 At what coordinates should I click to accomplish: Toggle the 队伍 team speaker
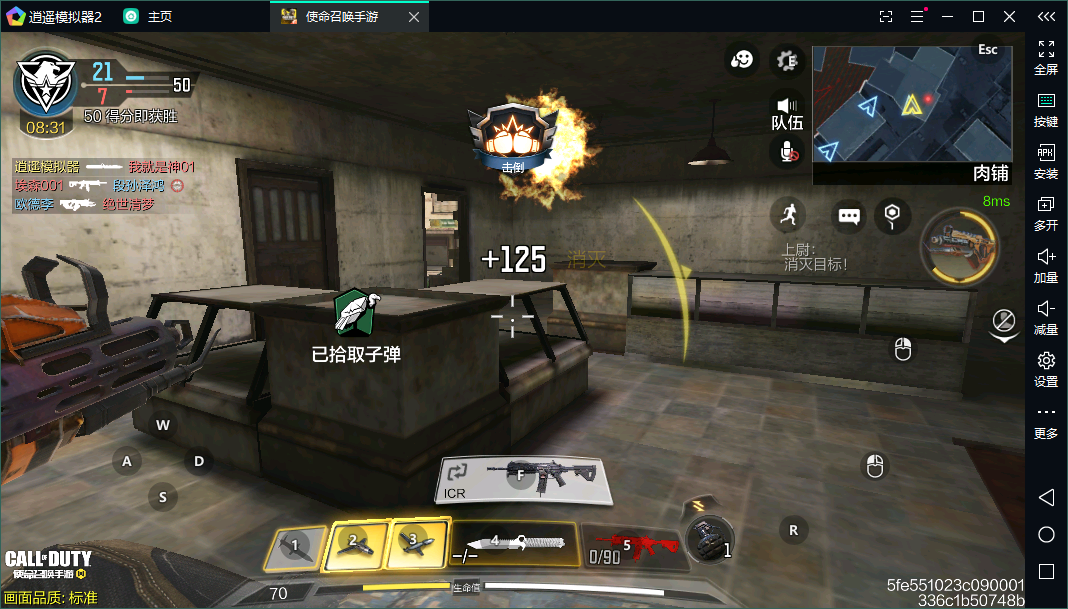[x=787, y=111]
